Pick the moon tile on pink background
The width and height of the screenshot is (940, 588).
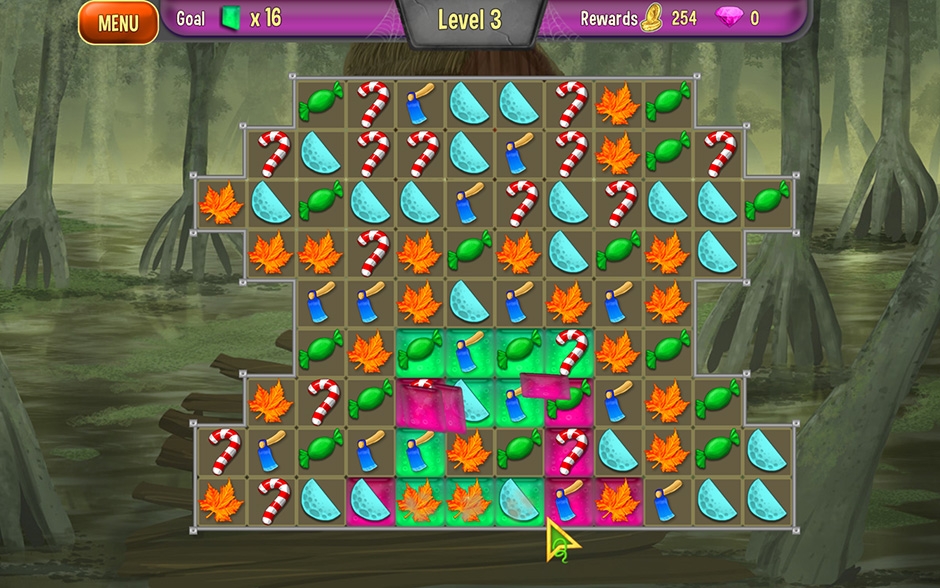pyautogui.click(x=370, y=500)
